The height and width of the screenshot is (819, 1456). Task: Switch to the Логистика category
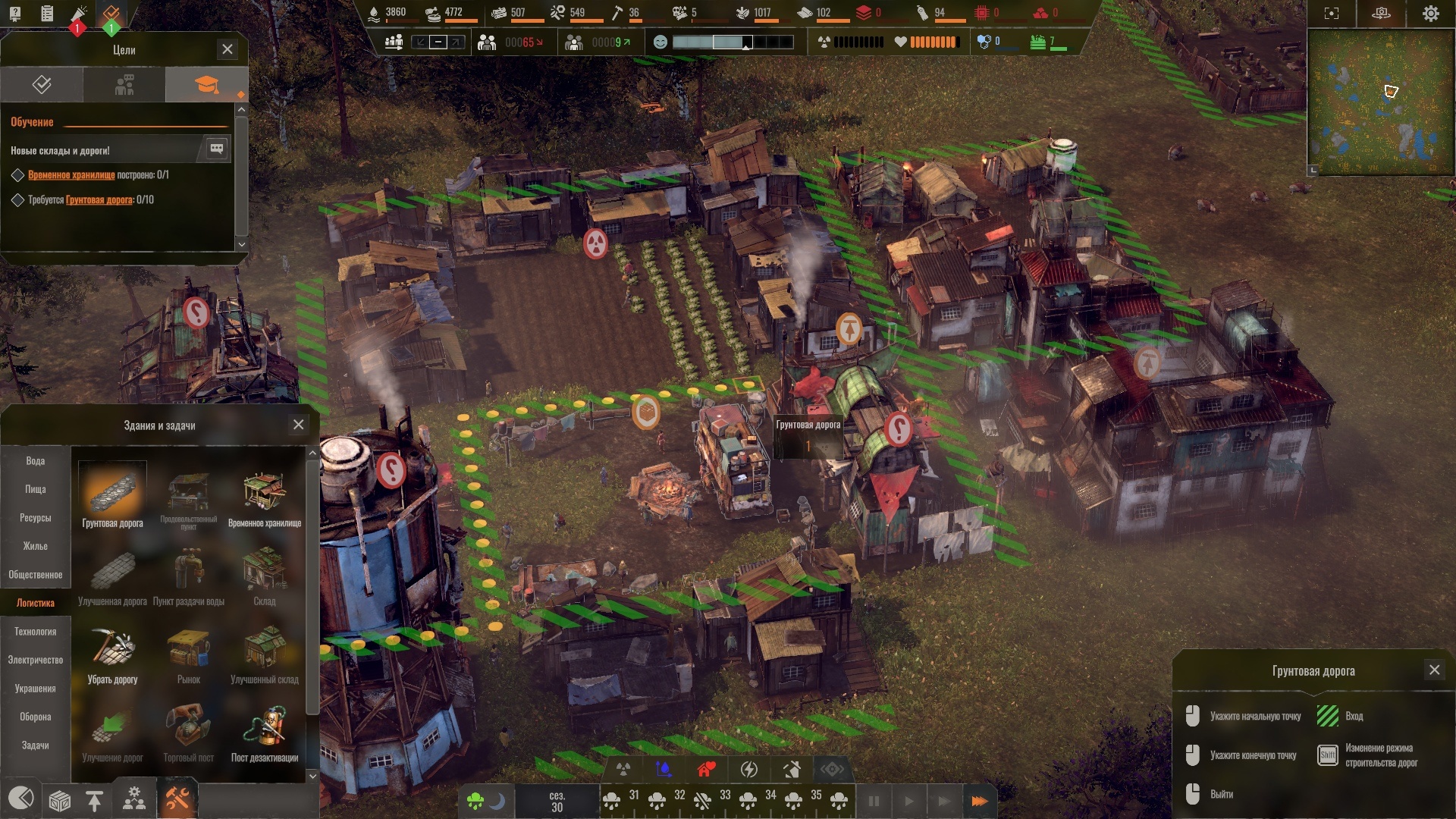[x=36, y=603]
